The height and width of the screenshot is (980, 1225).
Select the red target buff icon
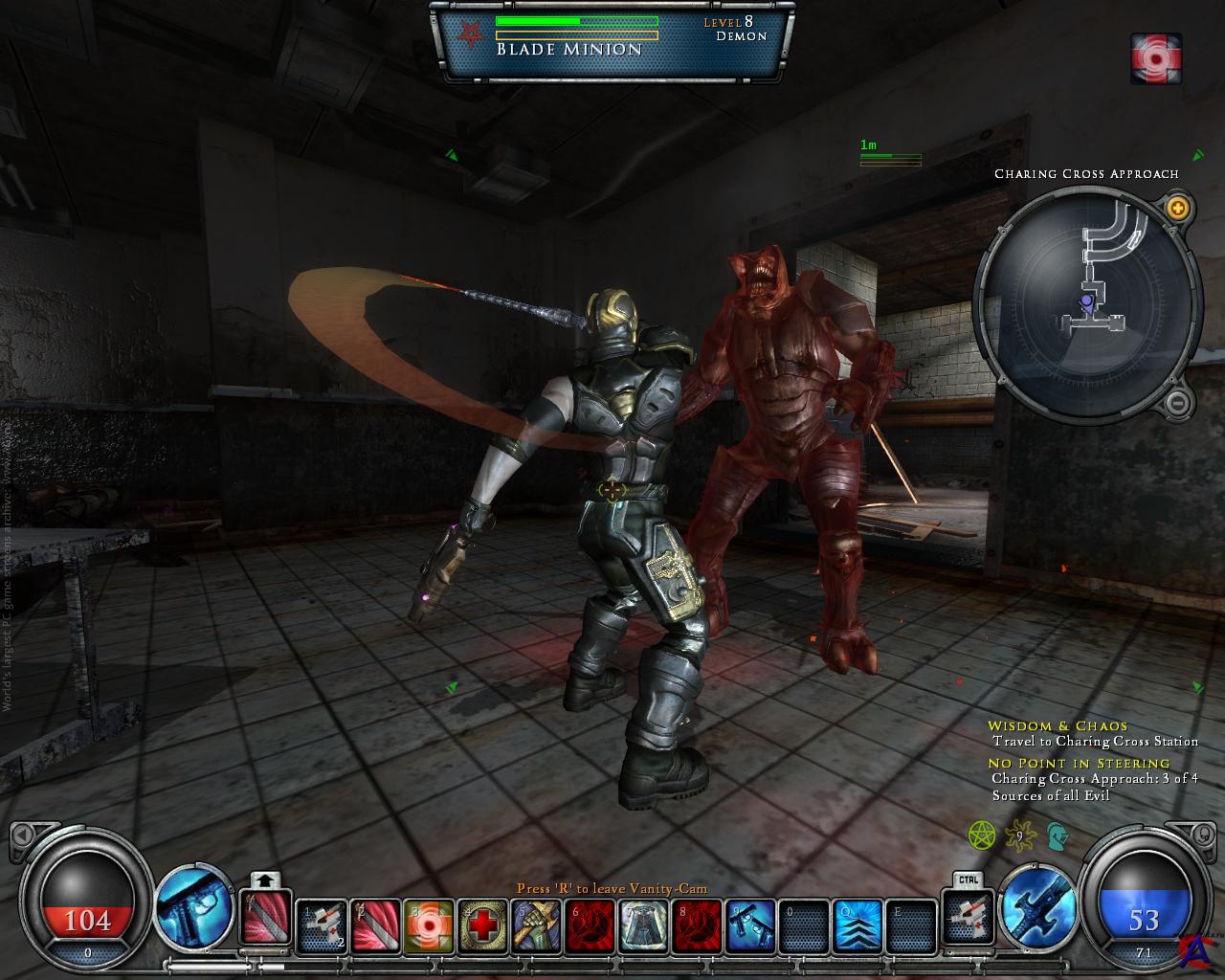click(1156, 57)
